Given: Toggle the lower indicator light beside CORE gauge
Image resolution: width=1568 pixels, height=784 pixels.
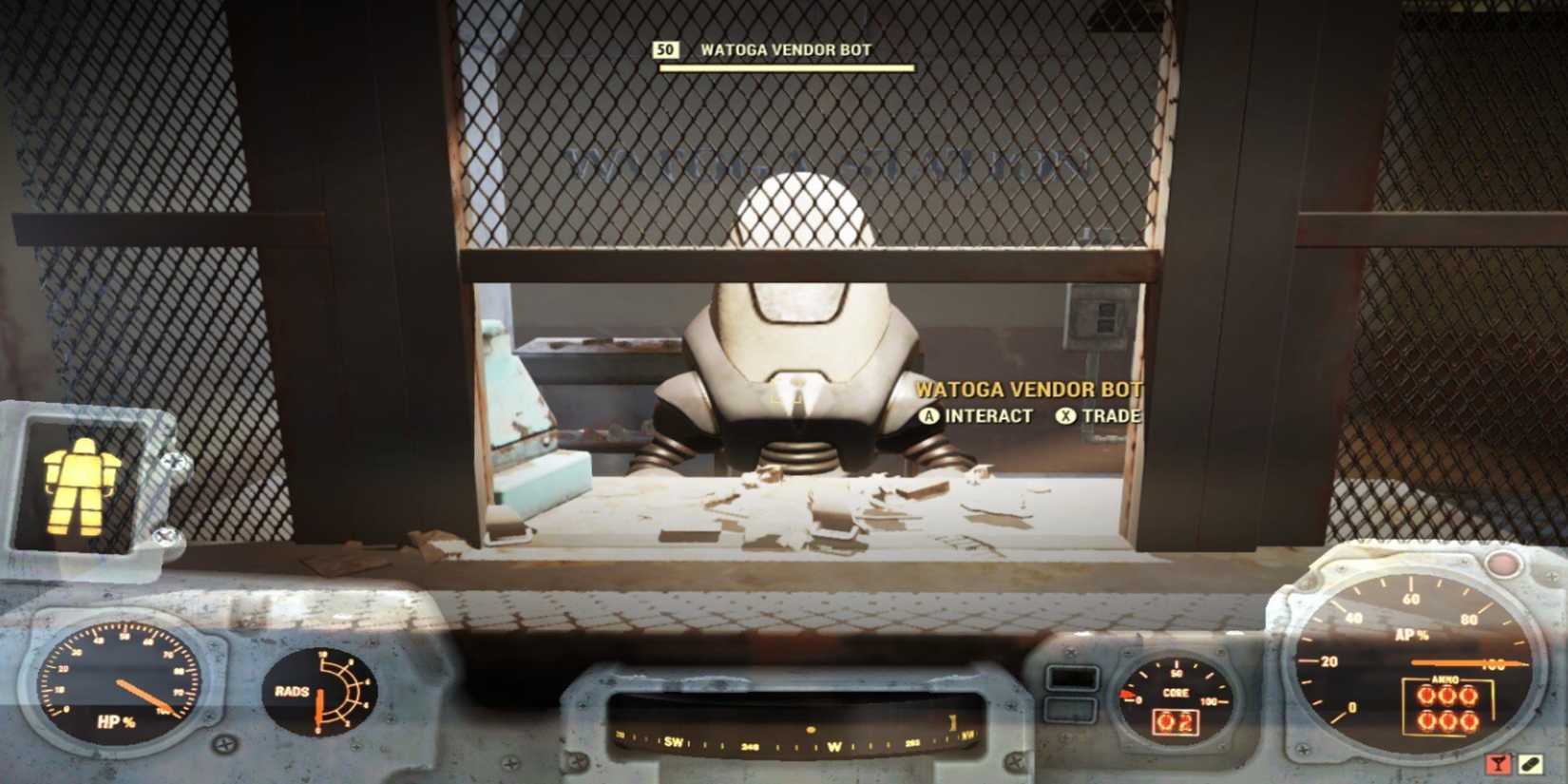Looking at the screenshot, I should 1070,709.
